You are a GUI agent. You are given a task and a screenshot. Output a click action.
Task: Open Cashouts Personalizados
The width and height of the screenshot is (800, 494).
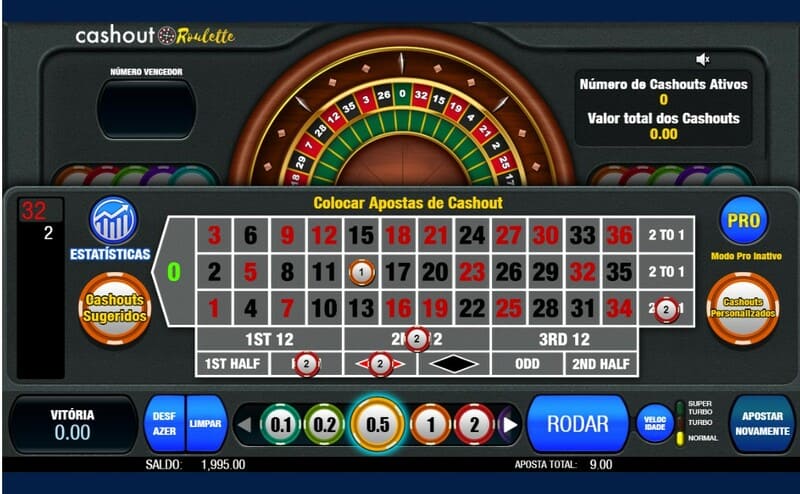click(x=742, y=308)
